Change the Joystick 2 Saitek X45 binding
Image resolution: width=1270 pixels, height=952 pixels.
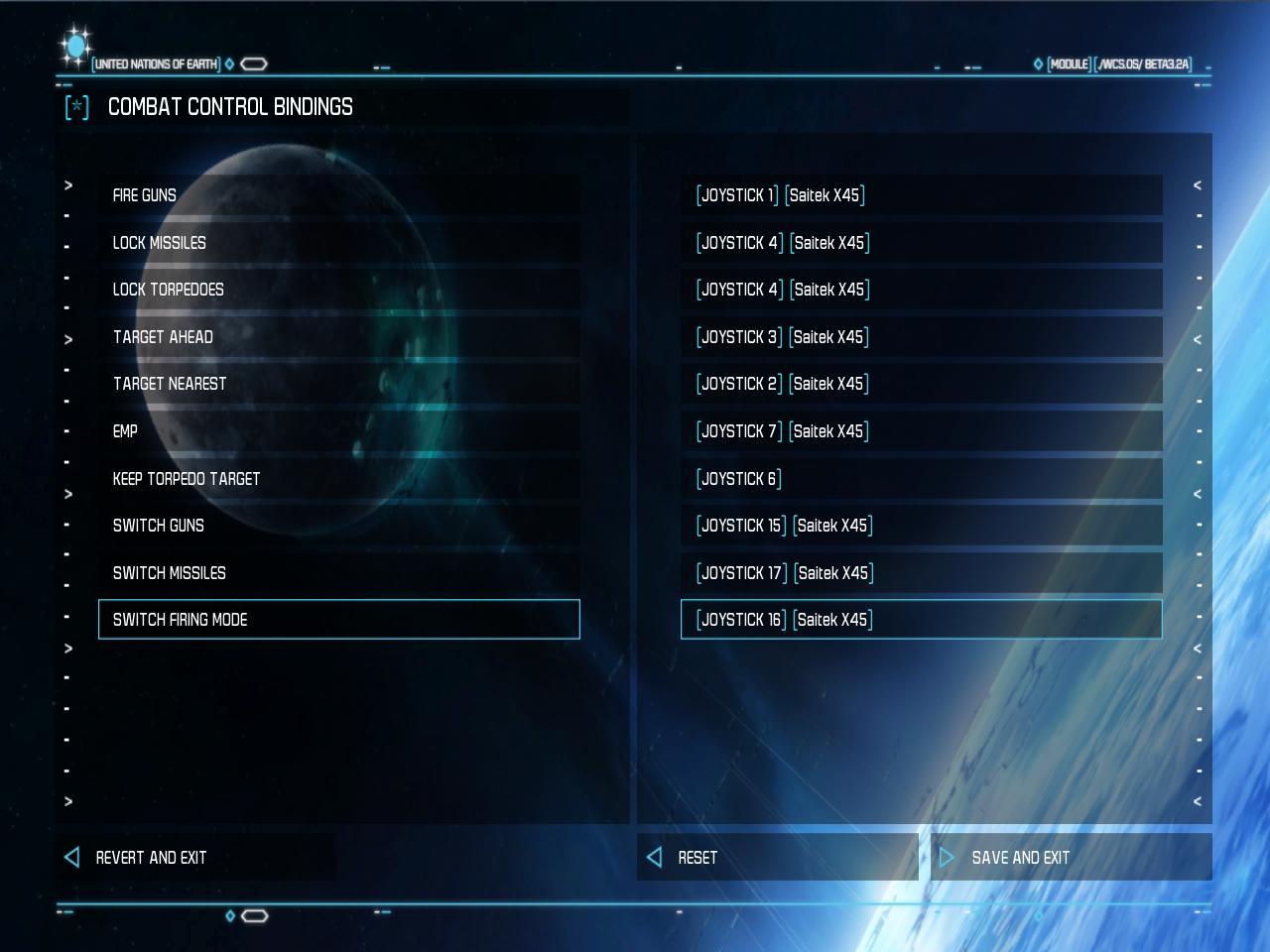tap(921, 384)
